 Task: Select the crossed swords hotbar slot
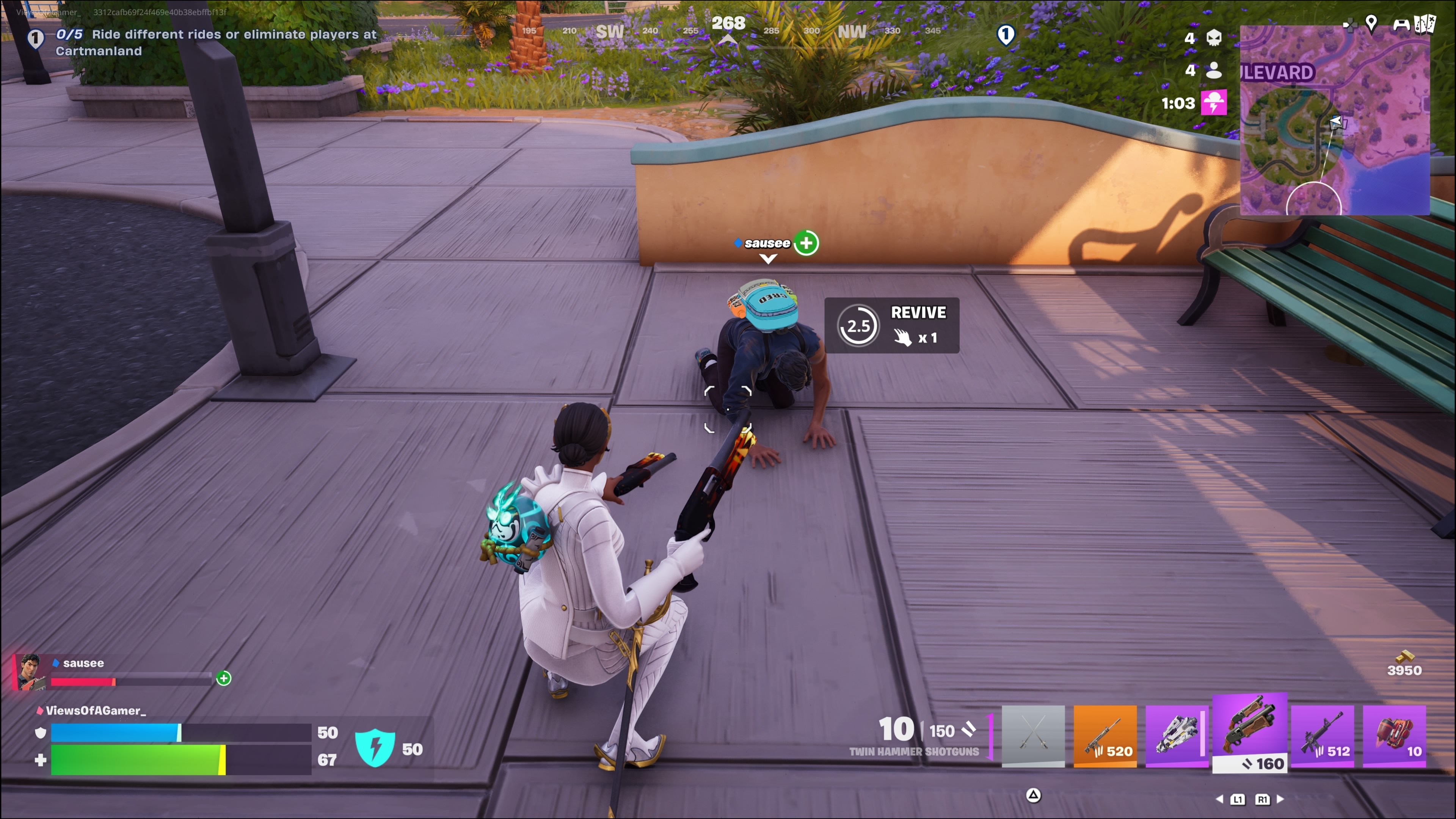[x=1032, y=735]
